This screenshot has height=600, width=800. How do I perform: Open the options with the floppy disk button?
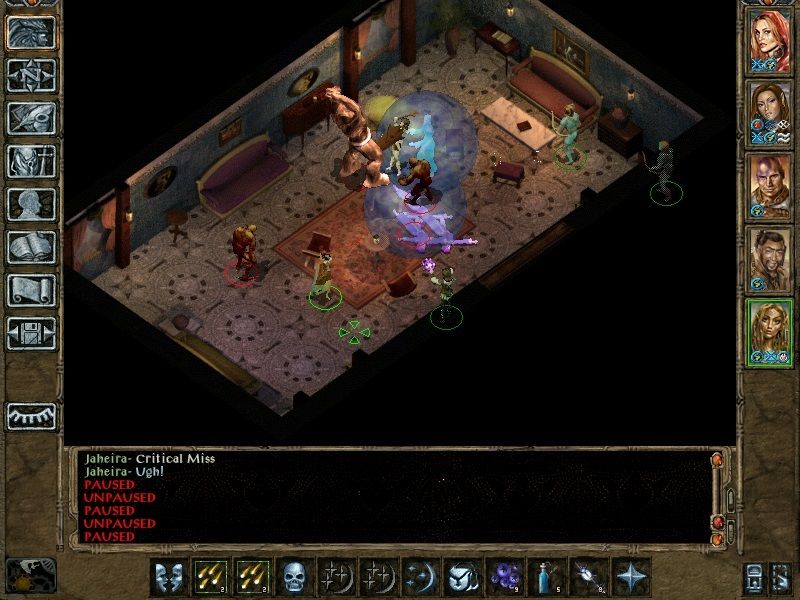(31, 333)
